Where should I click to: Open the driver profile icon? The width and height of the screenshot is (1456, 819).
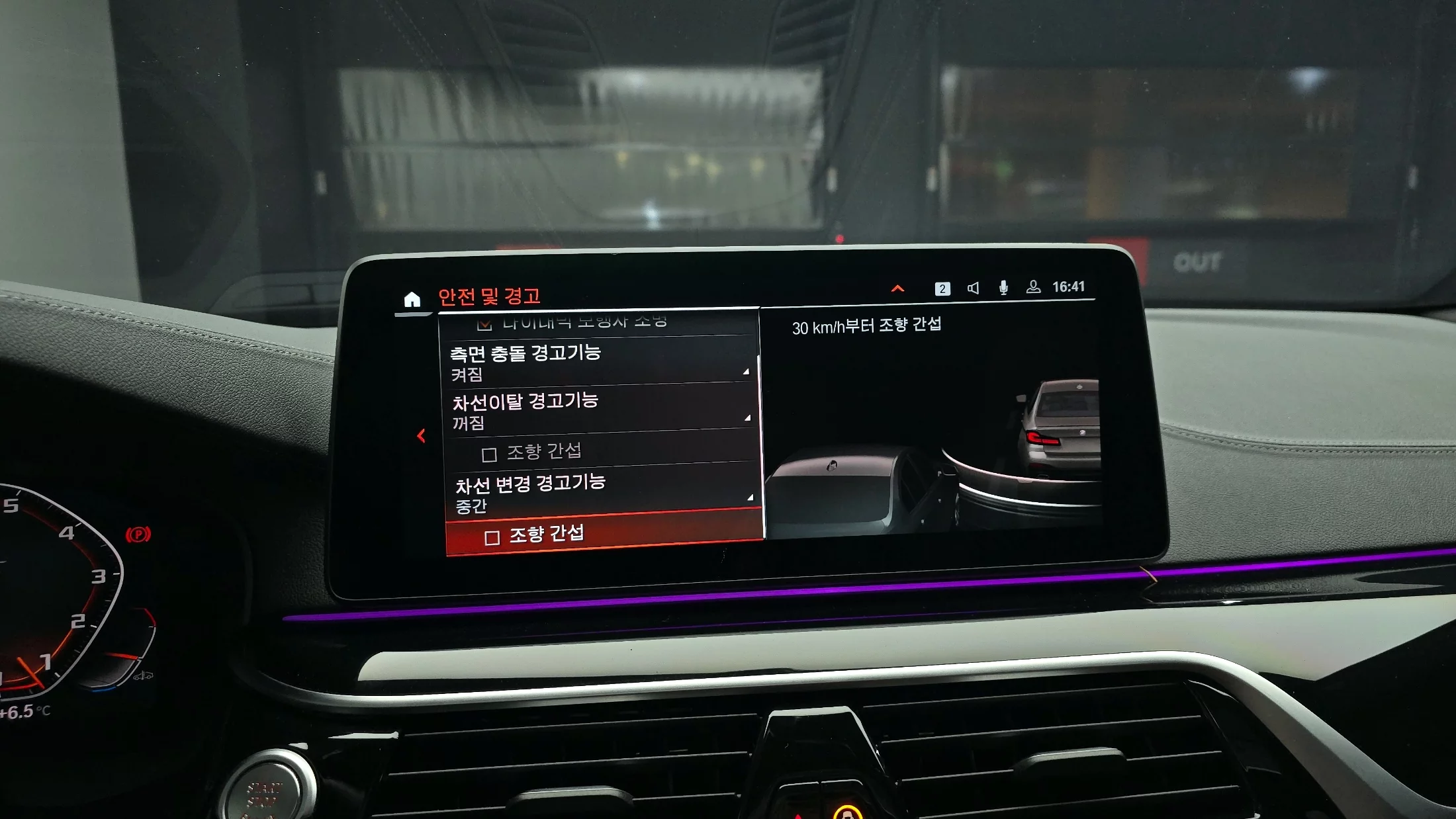click(1033, 286)
